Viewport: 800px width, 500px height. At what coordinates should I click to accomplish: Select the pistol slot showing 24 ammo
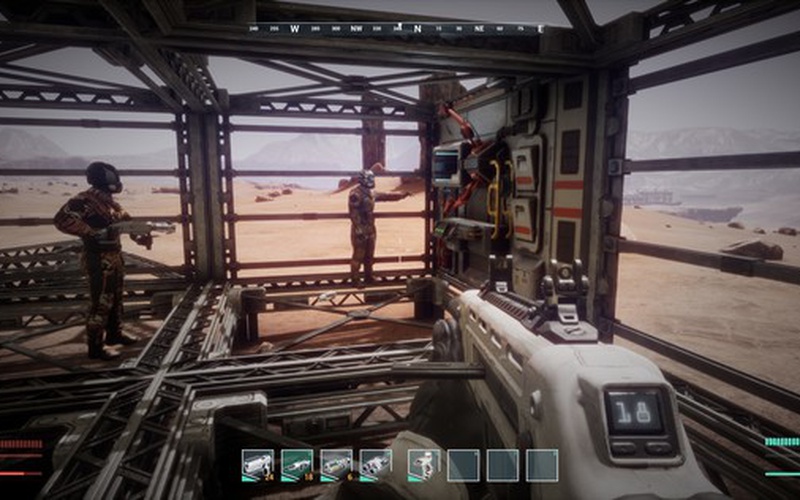[x=257, y=464]
